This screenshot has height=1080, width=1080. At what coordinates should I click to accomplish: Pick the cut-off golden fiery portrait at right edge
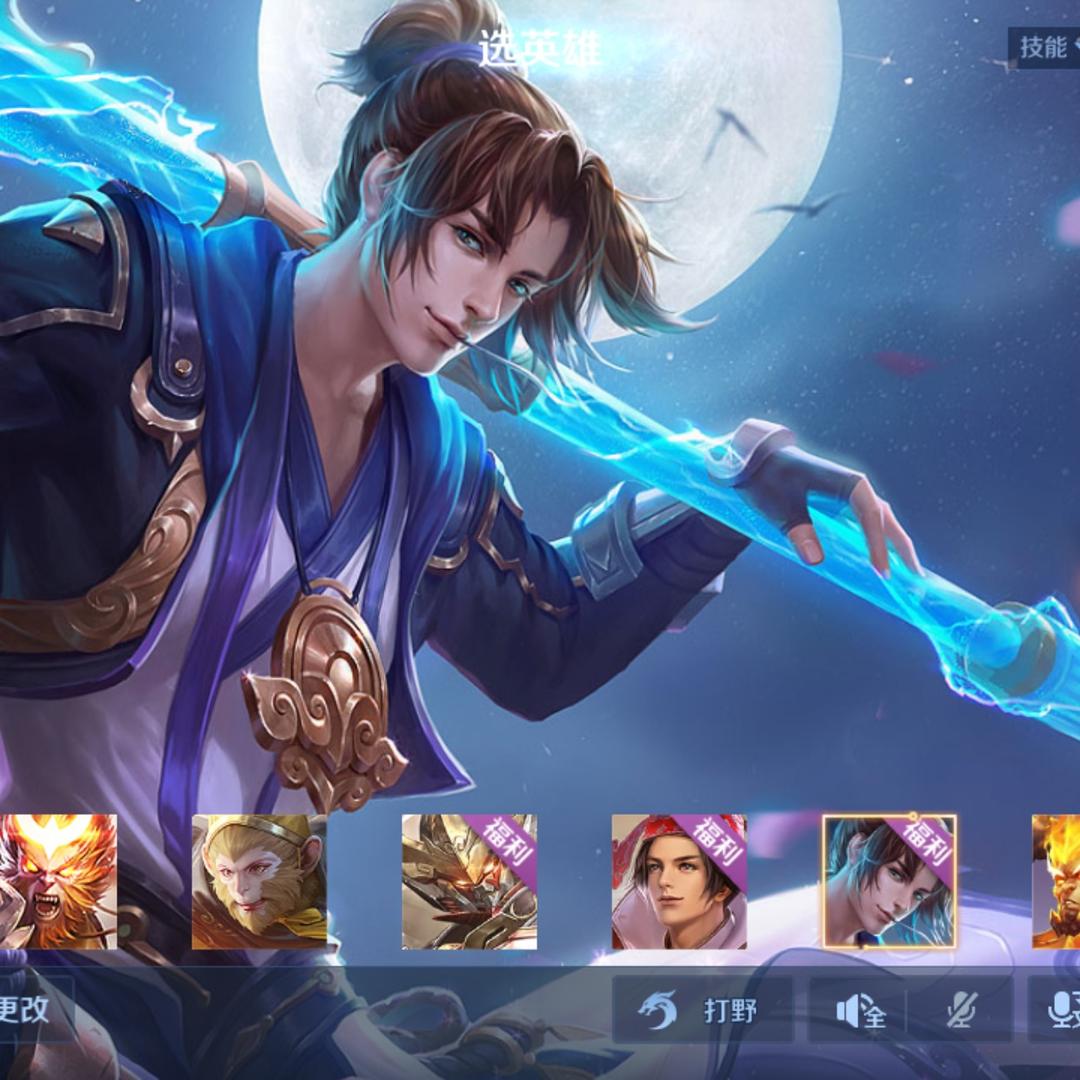click(x=1057, y=882)
